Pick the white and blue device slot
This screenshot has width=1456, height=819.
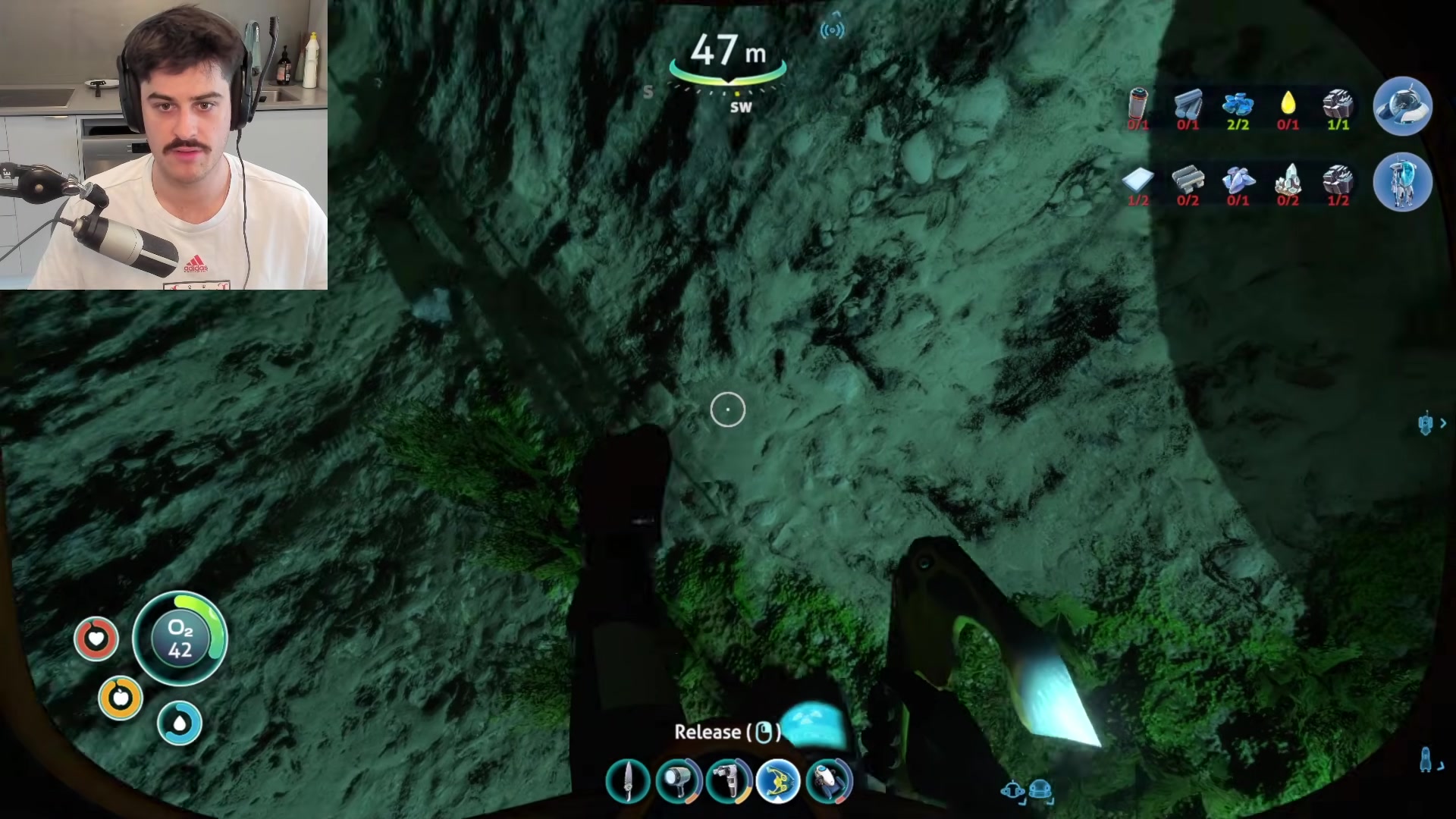[829, 782]
